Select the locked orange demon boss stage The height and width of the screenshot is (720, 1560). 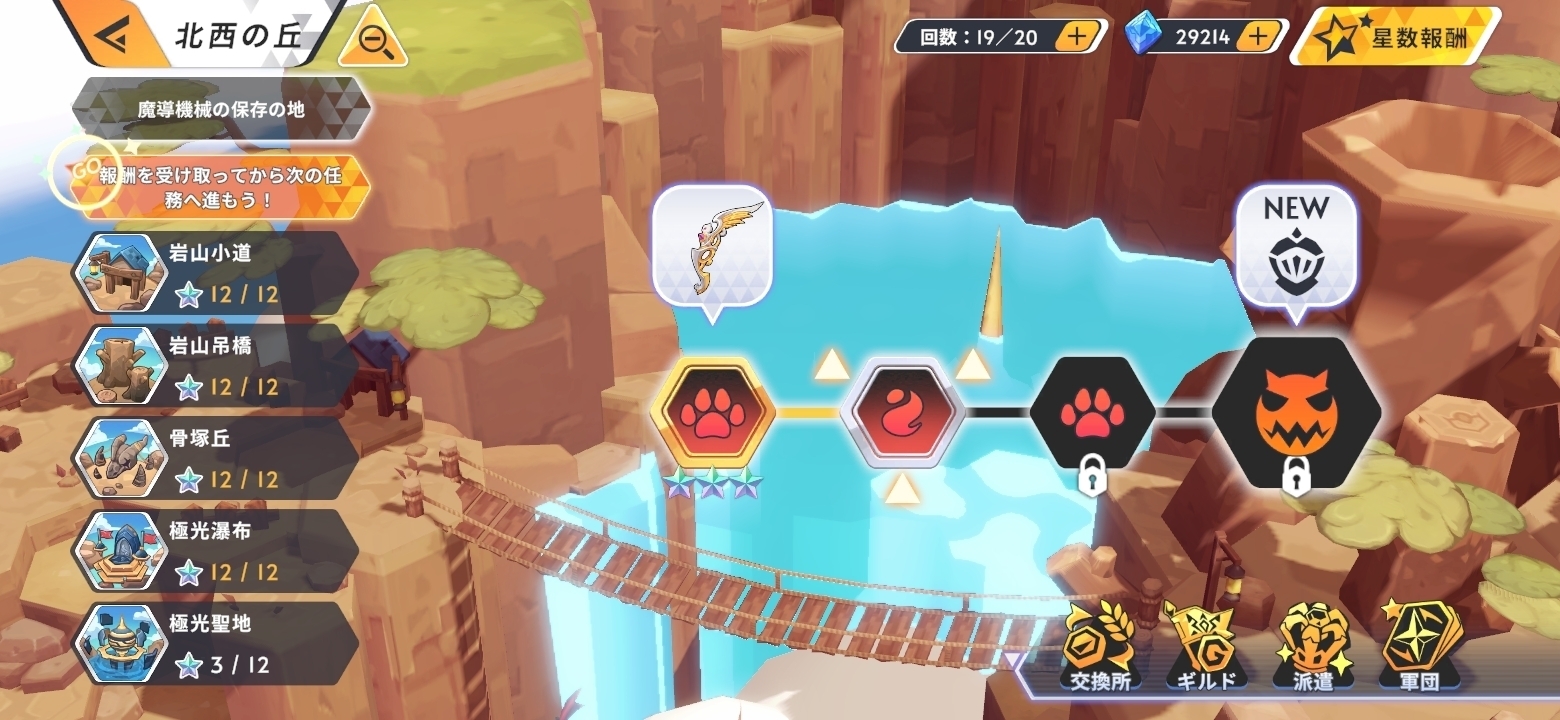[x=1296, y=412]
